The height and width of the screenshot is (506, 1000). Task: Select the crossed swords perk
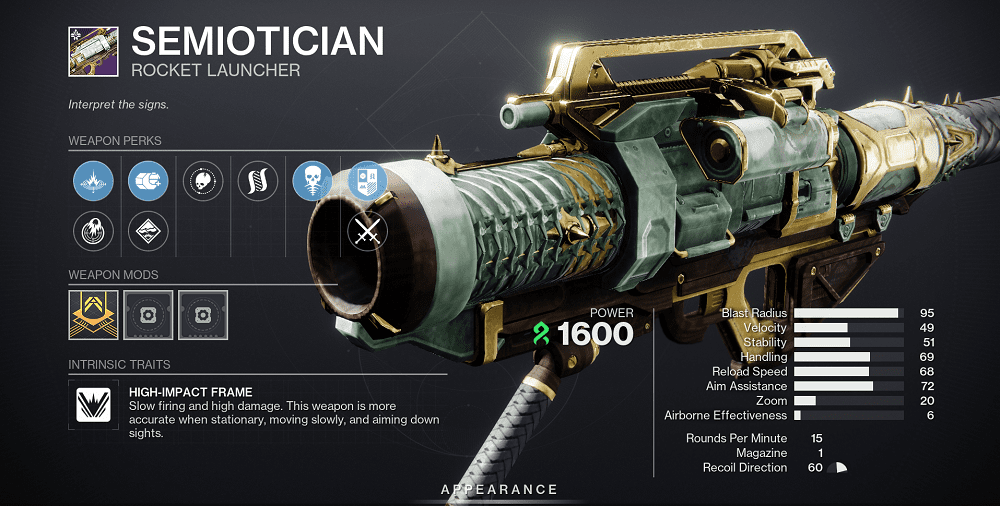pyautogui.click(x=366, y=232)
